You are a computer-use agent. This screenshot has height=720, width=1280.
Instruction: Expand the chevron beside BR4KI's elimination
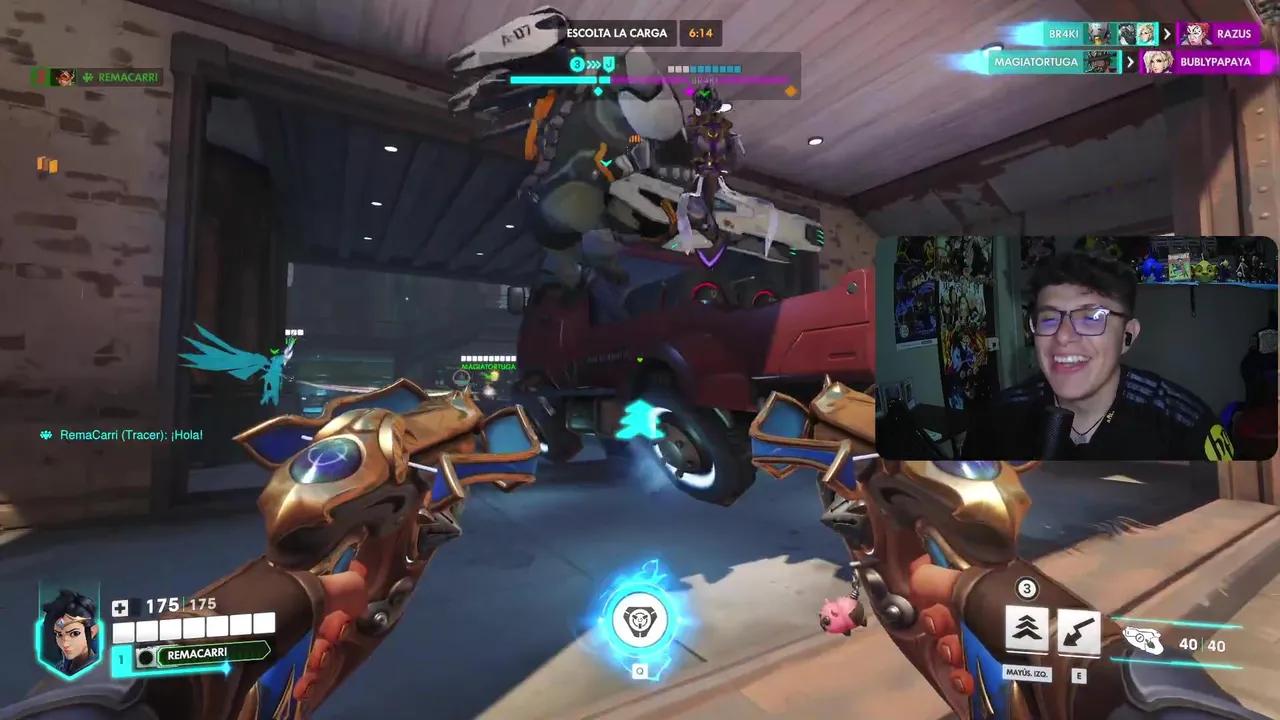1167,34
